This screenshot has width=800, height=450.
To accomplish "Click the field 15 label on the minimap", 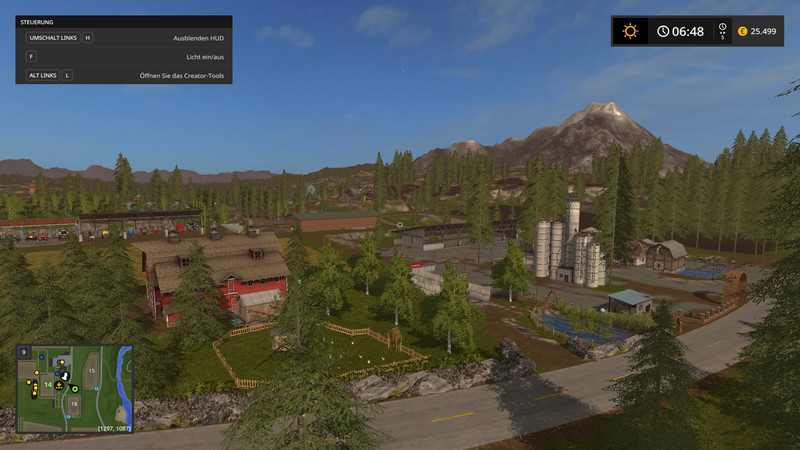I will coord(91,371).
